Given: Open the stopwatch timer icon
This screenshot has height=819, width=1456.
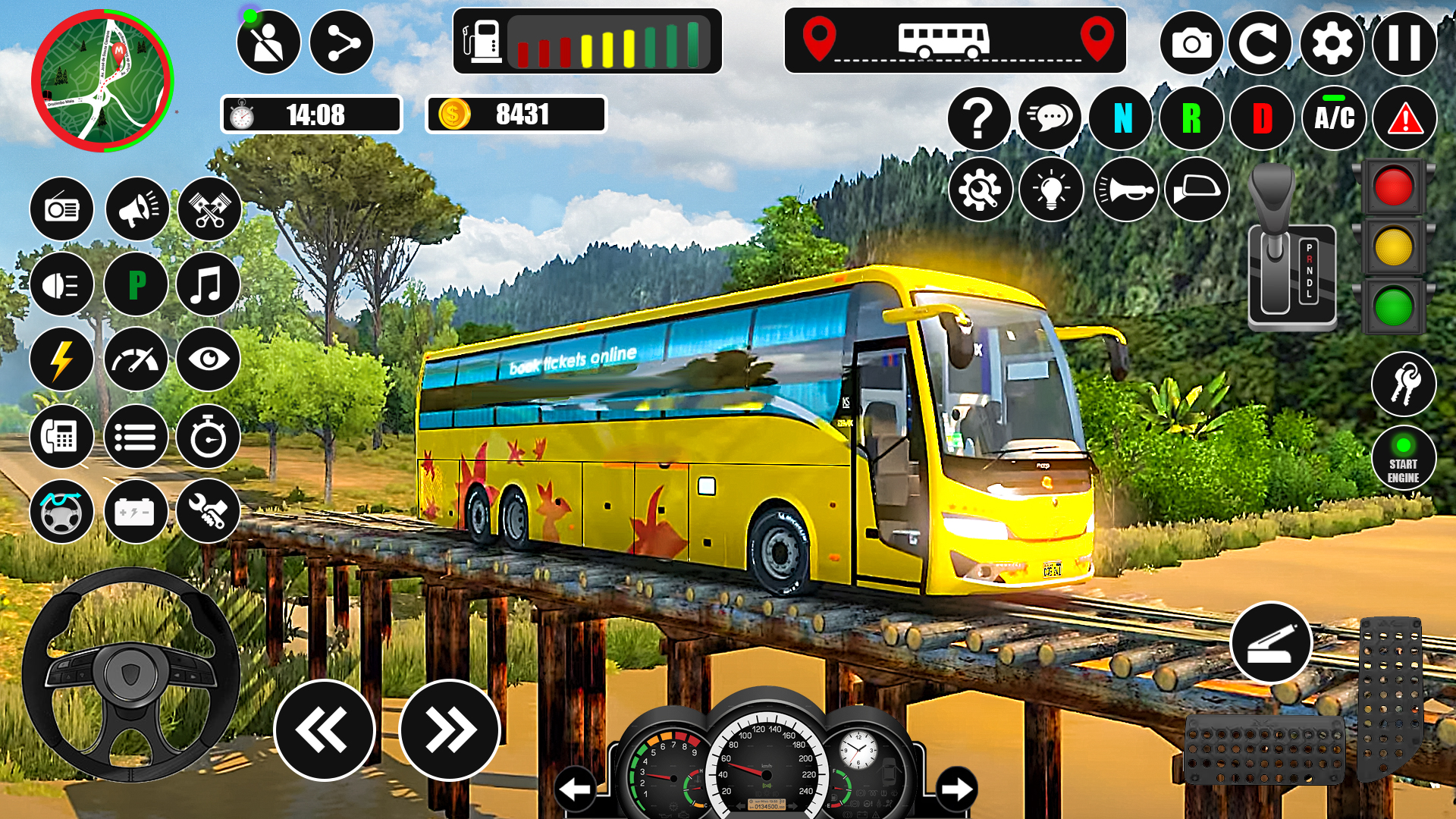Looking at the screenshot, I should (x=209, y=436).
